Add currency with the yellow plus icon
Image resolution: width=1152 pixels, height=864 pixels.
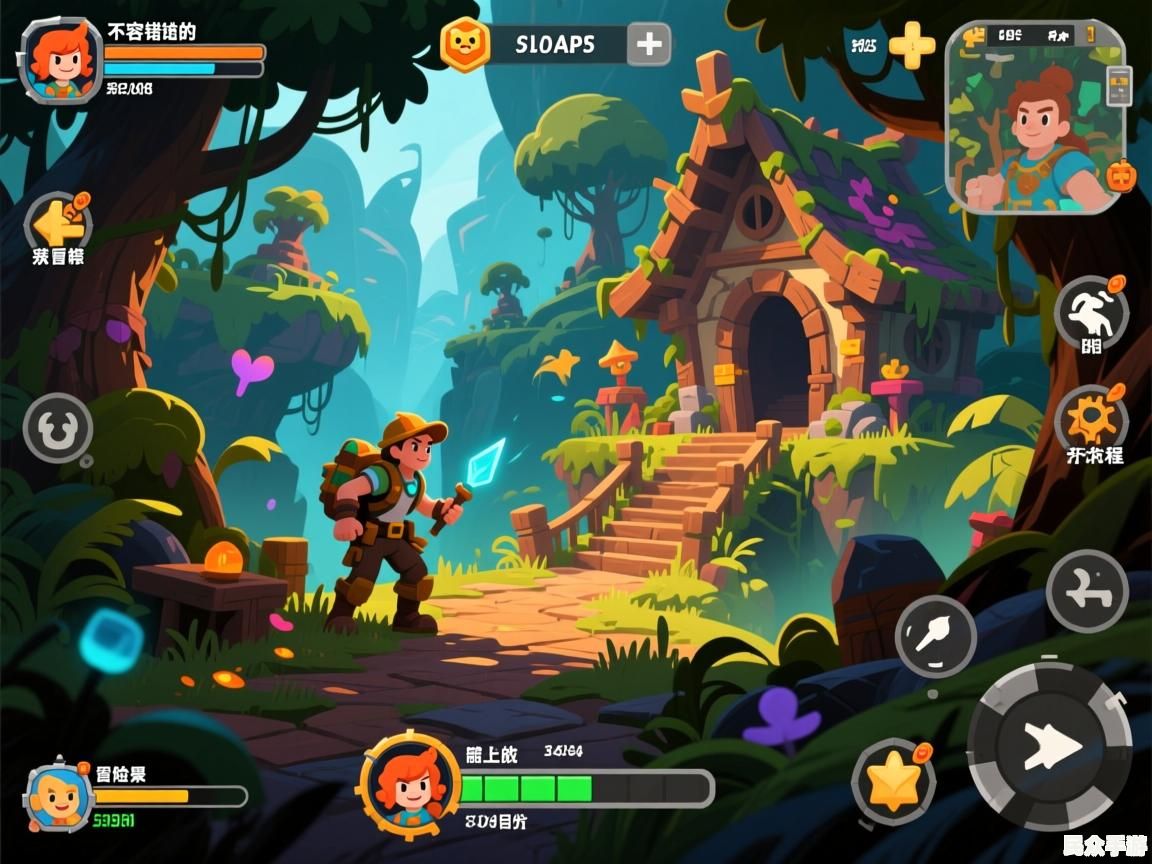click(912, 45)
